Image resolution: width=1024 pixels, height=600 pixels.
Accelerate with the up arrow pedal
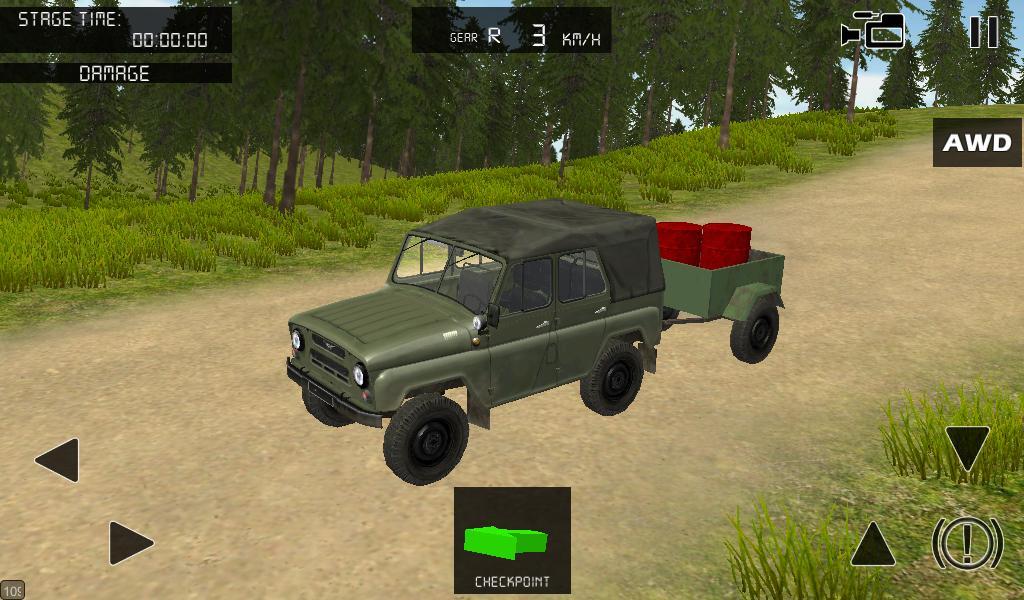click(872, 545)
